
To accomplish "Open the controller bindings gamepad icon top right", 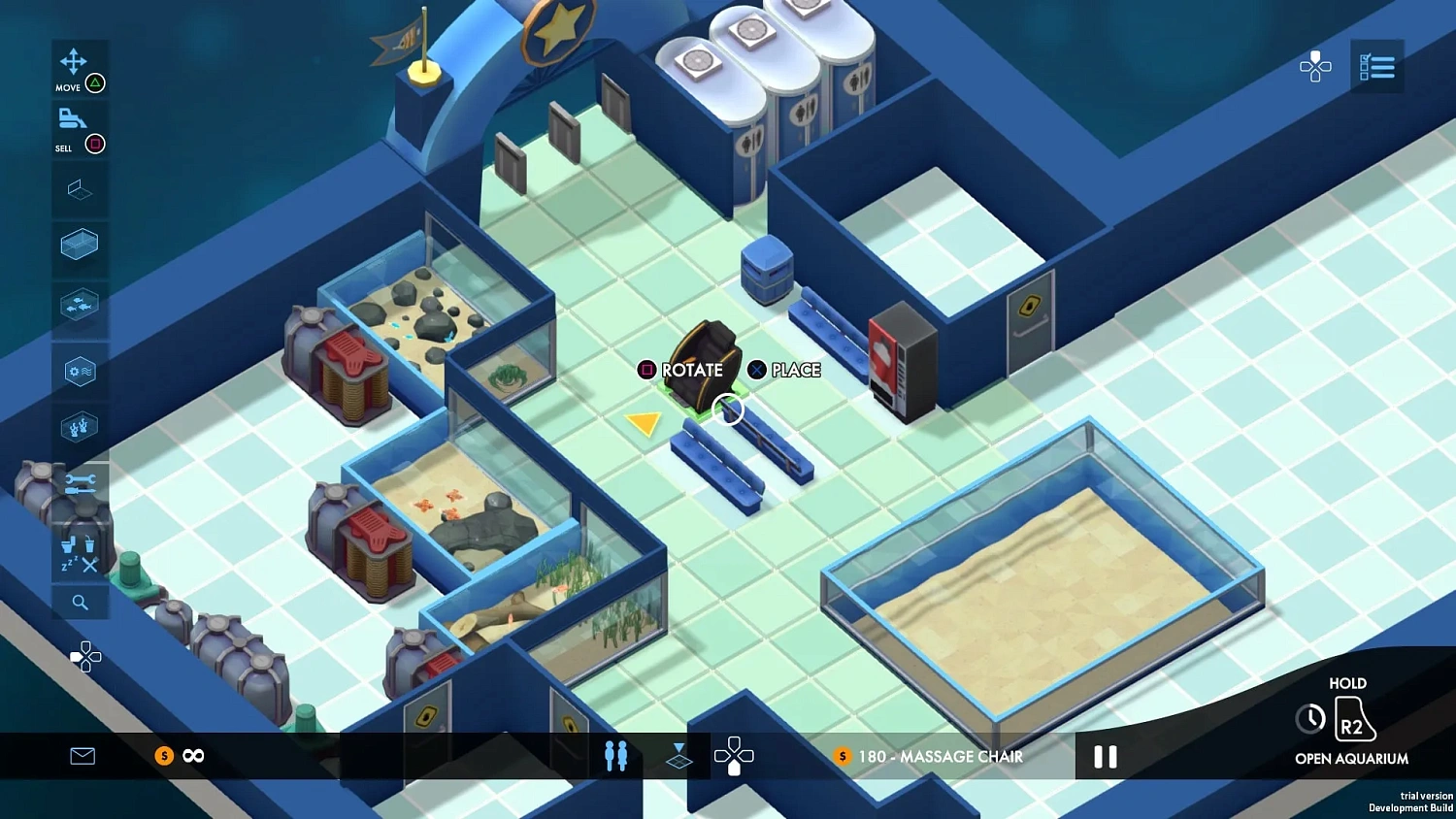I will pos(1316,66).
